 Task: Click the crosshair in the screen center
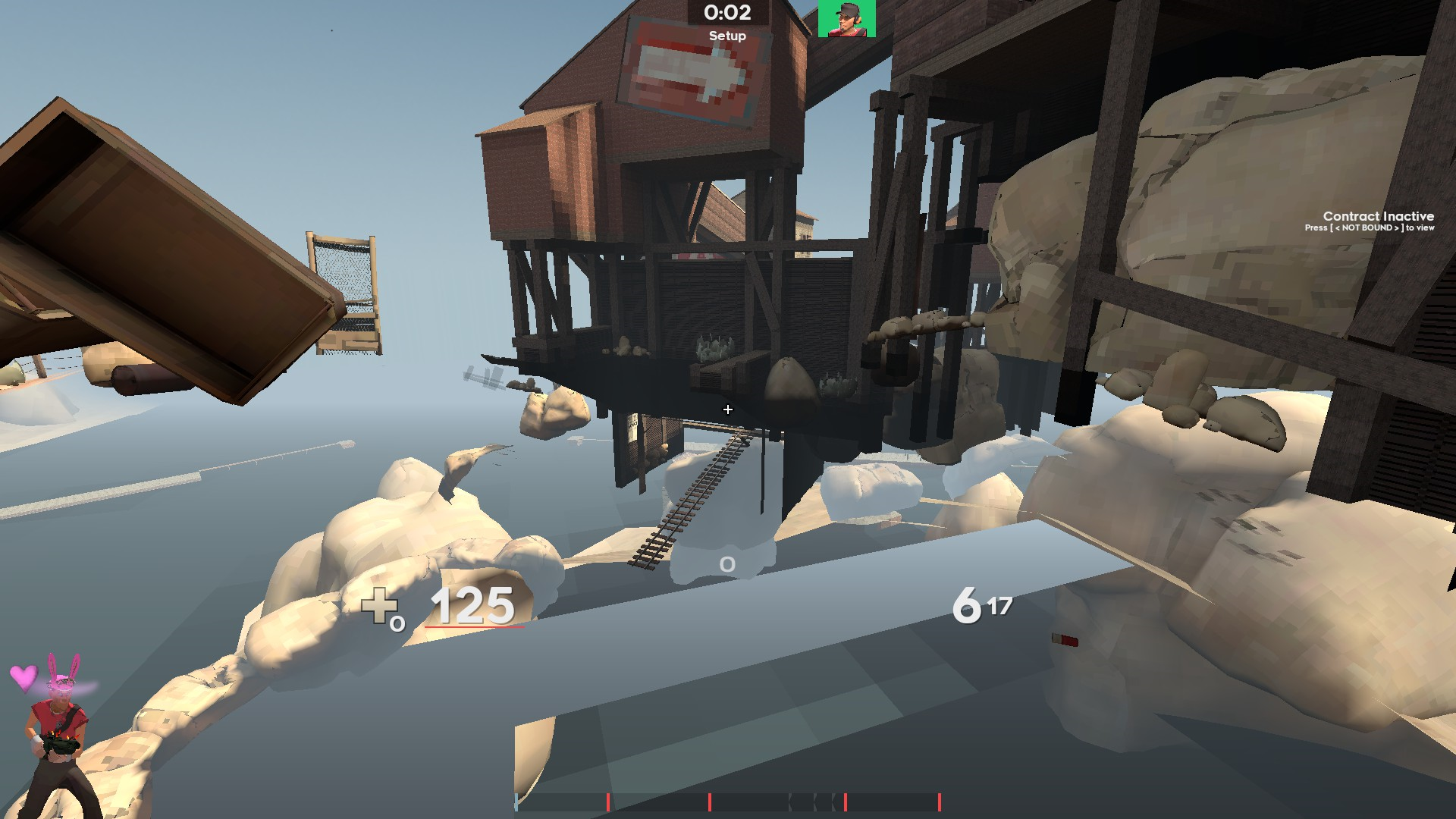point(727,408)
